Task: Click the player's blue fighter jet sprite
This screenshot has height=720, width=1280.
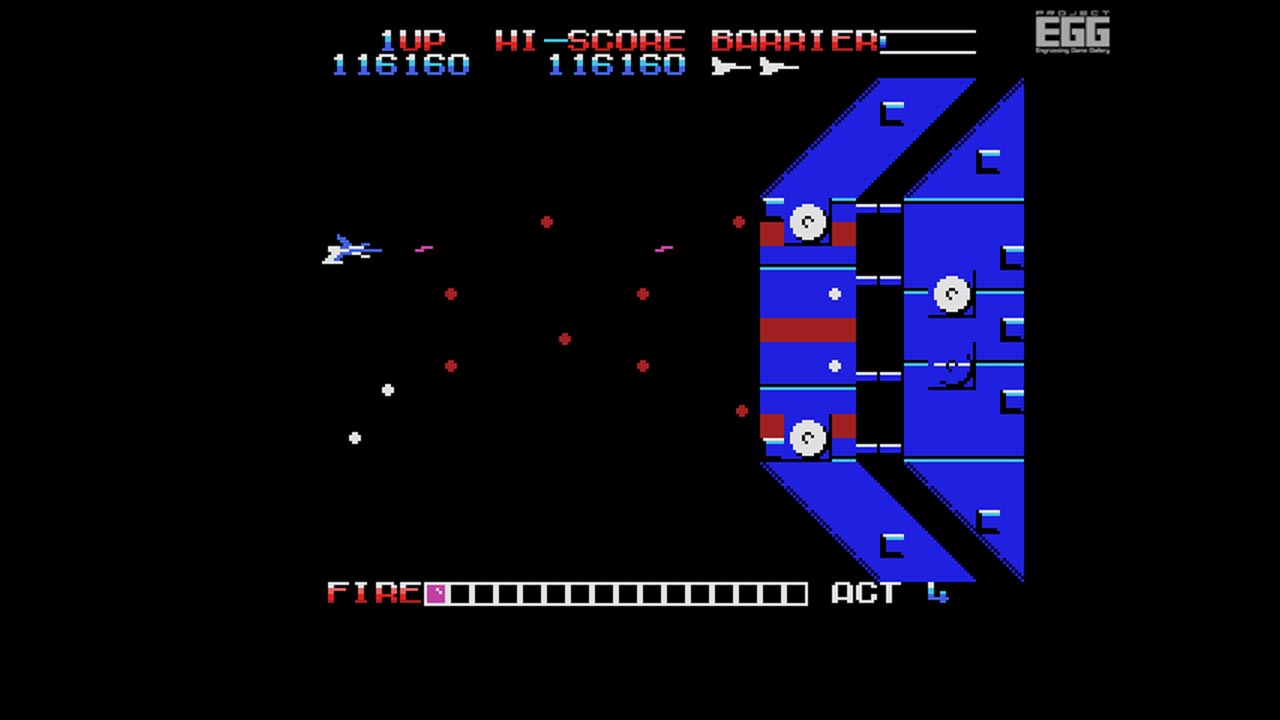Action: click(x=350, y=251)
